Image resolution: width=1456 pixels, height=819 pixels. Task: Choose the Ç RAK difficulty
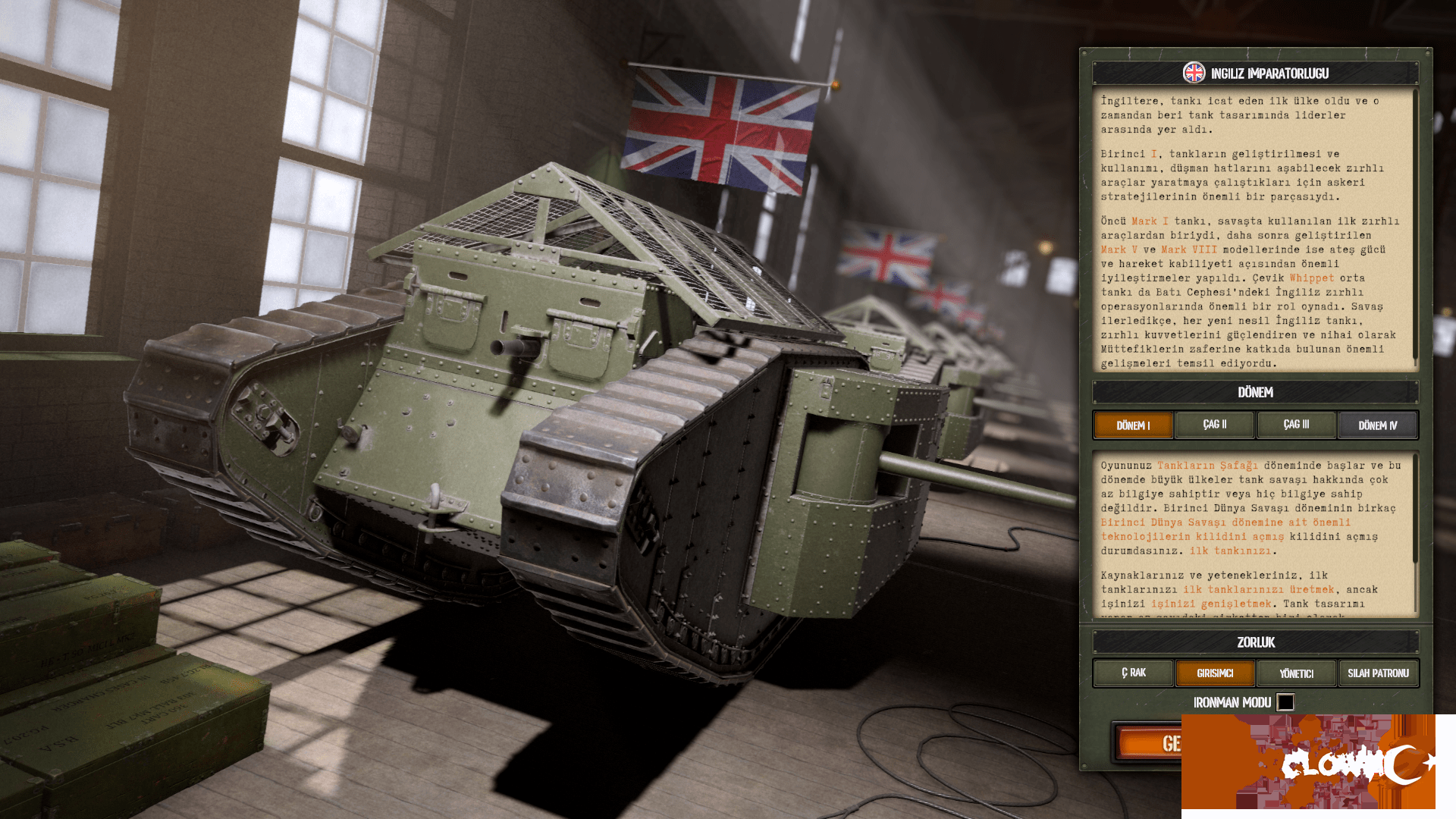tap(1133, 673)
